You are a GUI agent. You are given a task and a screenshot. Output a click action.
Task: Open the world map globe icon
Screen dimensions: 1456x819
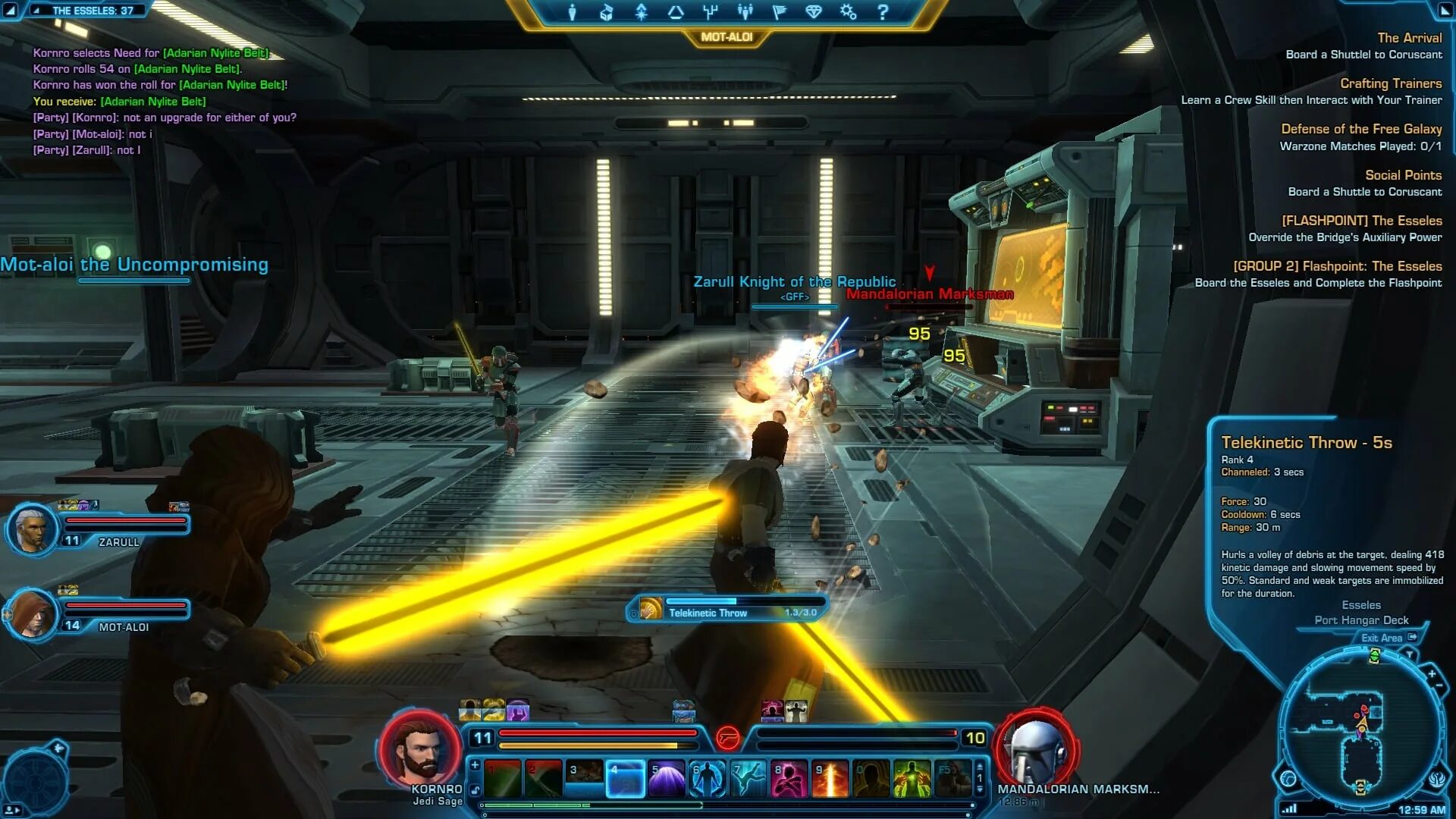(x=1288, y=778)
